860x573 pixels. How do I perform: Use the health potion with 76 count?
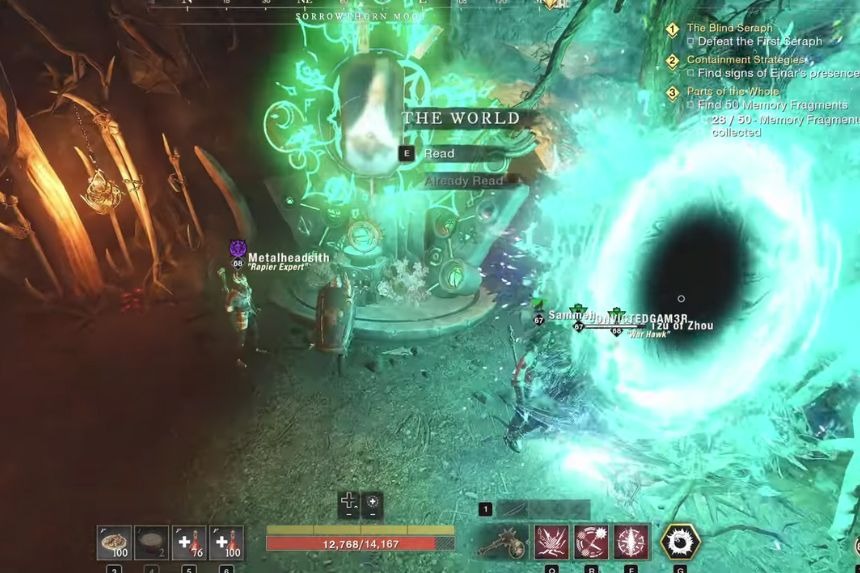click(189, 542)
